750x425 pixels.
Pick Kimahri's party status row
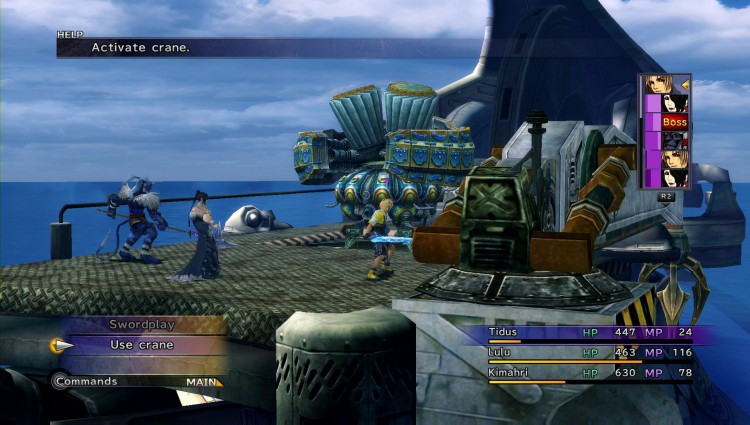[588, 373]
